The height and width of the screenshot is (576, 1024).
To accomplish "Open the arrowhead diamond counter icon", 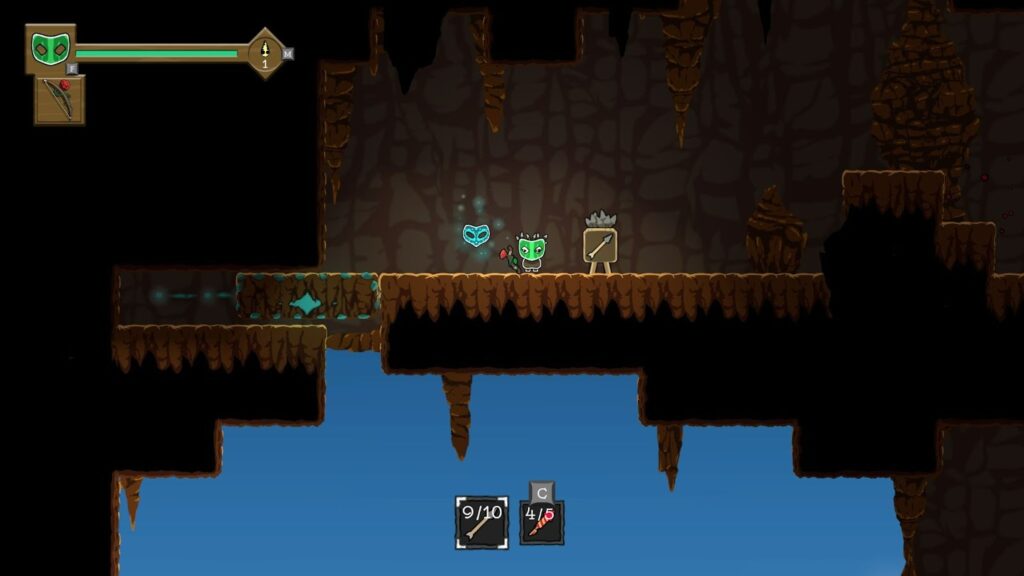I will (266, 52).
